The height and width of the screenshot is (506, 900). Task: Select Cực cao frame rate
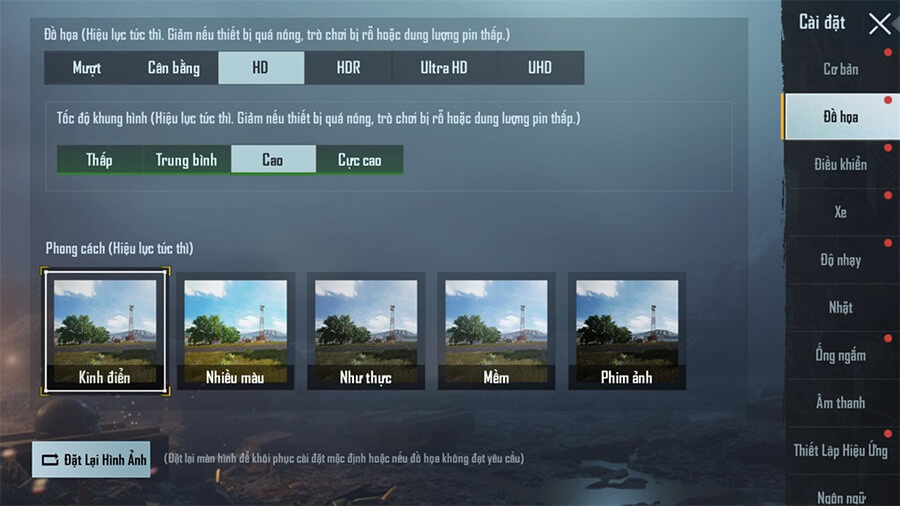(x=360, y=160)
